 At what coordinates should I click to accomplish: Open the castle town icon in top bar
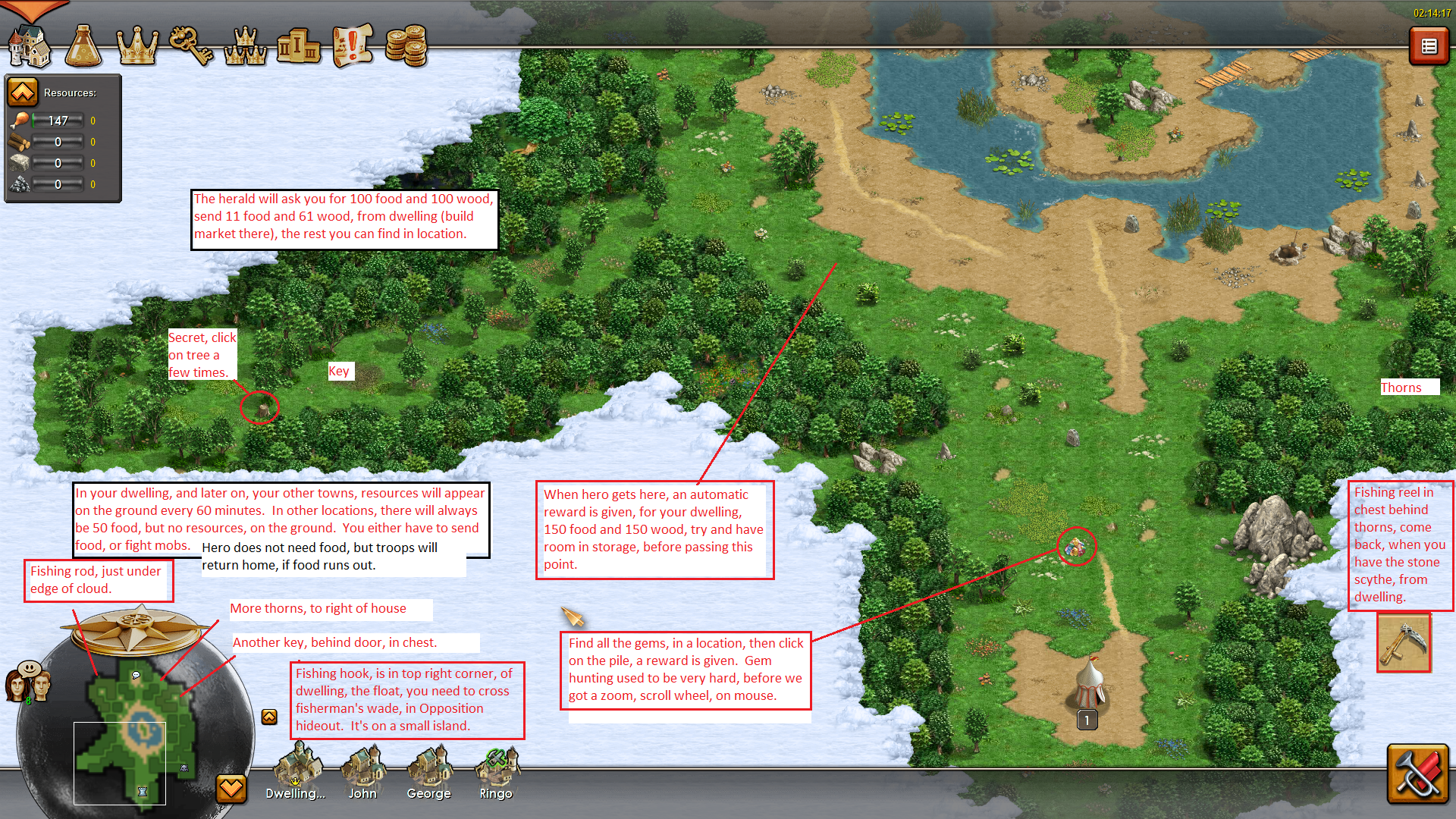29,47
